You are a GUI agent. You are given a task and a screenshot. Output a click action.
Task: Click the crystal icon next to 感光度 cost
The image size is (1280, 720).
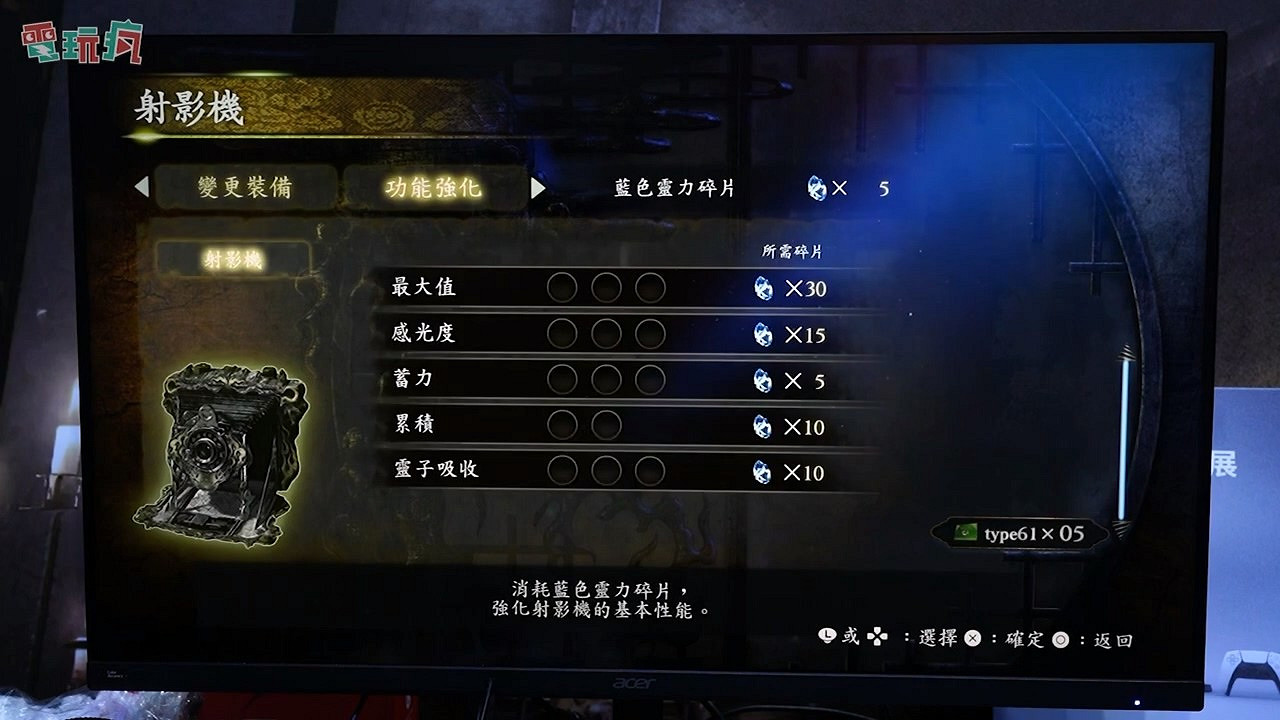point(762,335)
